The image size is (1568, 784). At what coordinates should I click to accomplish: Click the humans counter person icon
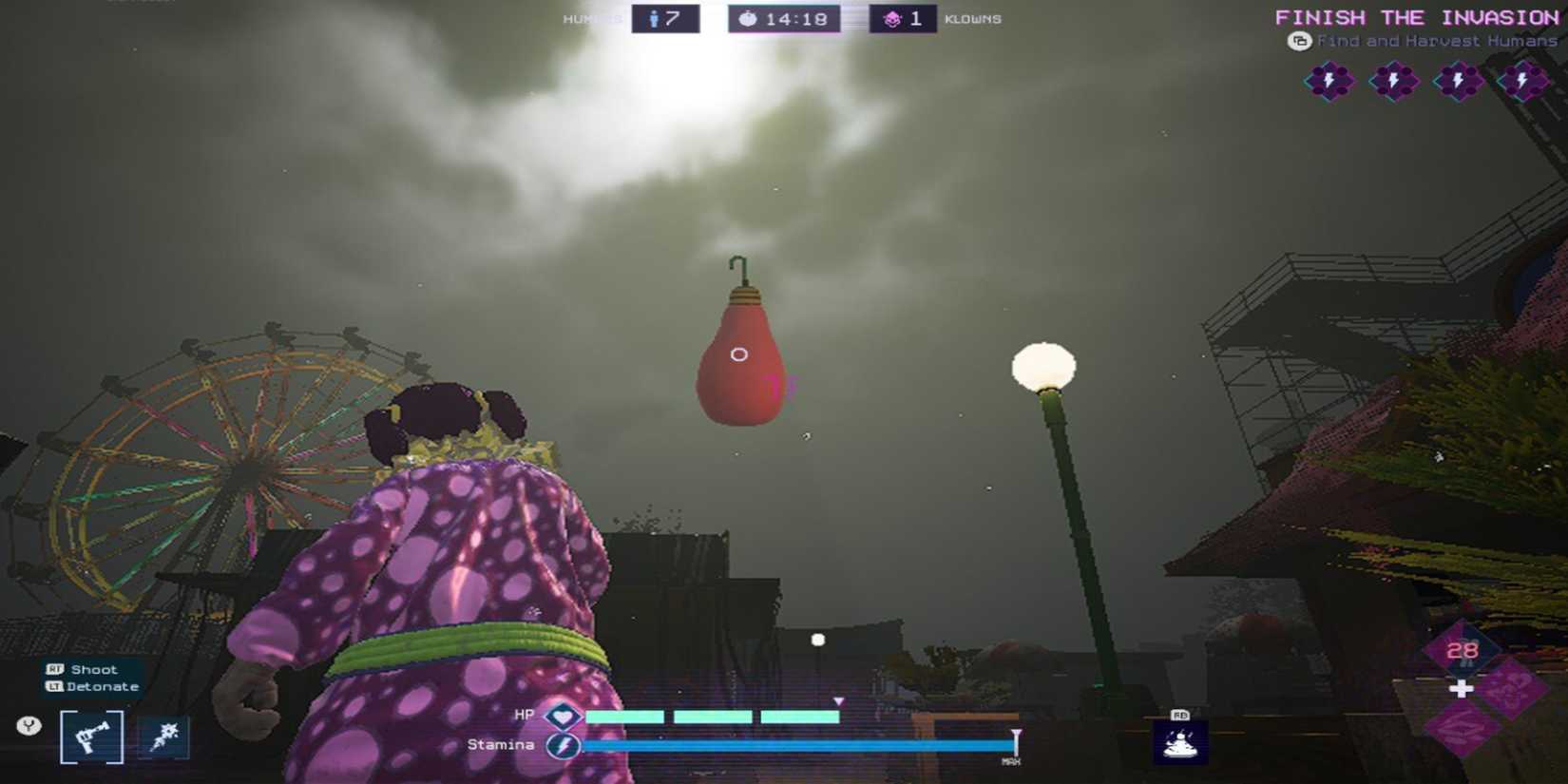coord(656,17)
